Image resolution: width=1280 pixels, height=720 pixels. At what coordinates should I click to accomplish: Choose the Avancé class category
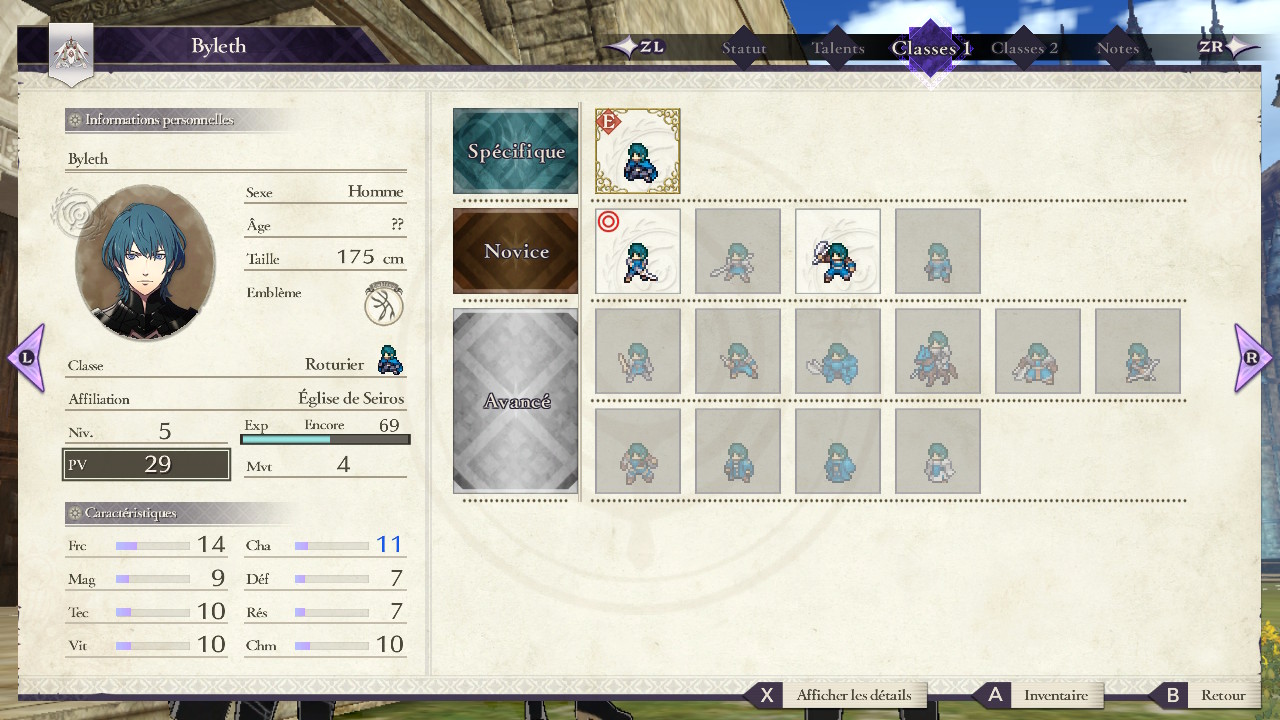[515, 401]
